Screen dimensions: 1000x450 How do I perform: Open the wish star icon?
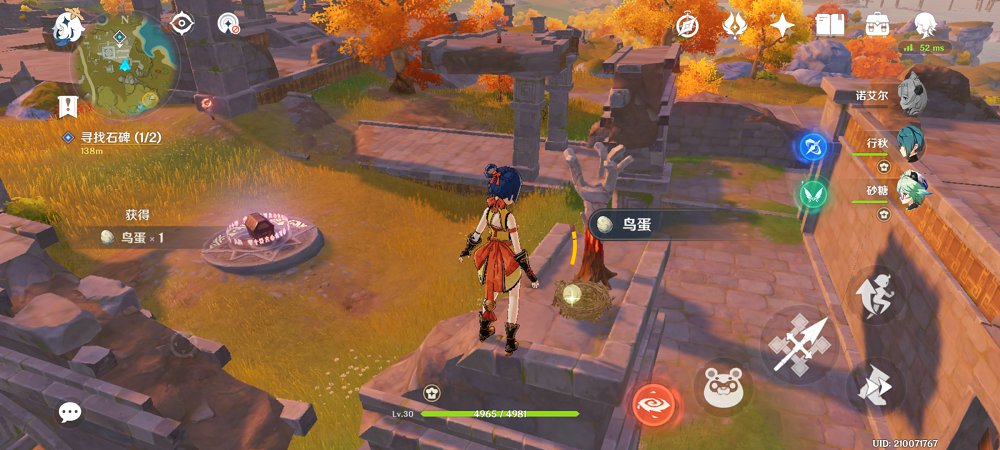coord(781,25)
